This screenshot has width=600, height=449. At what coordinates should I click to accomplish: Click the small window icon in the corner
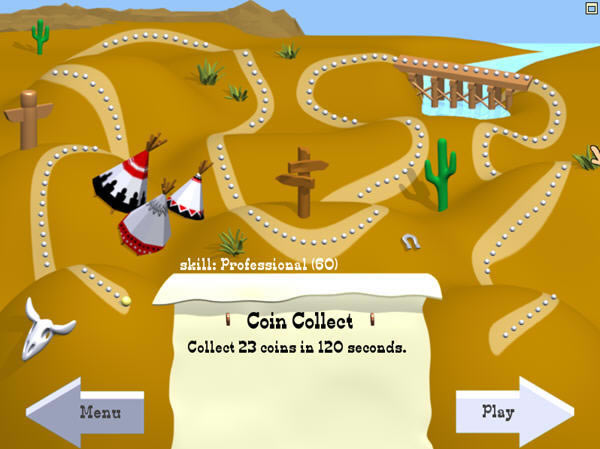[x=591, y=6]
